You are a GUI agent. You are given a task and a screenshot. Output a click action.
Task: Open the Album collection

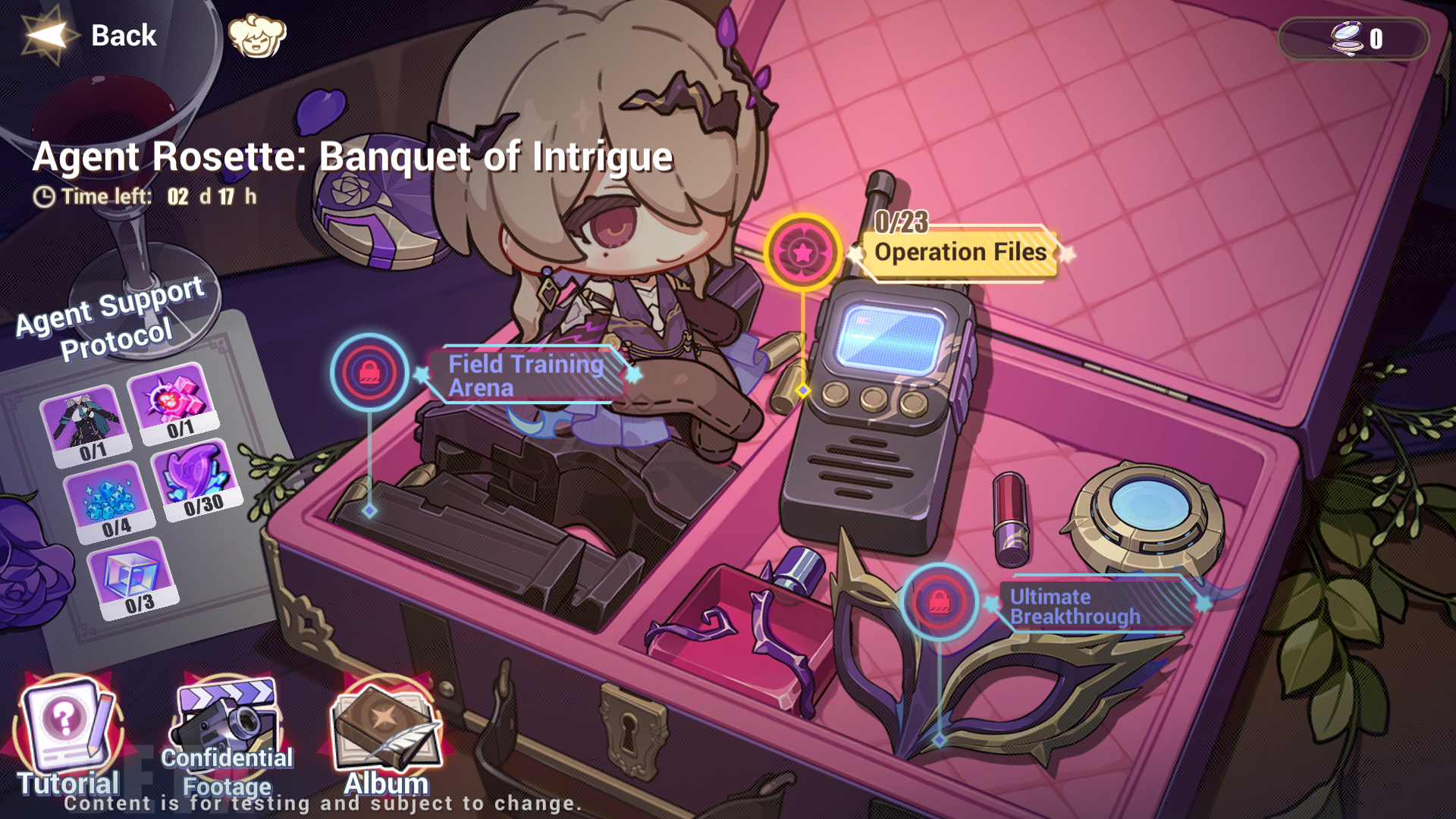pyautogui.click(x=383, y=728)
